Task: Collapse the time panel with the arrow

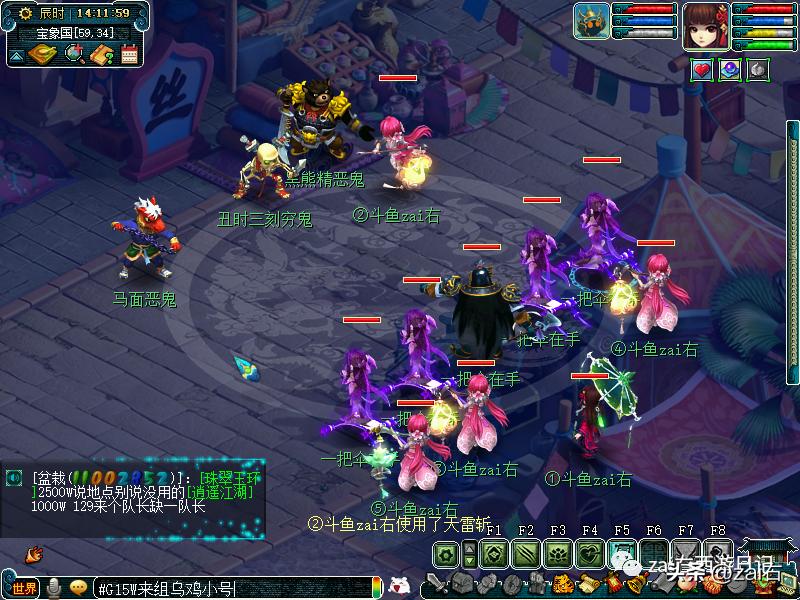Action: [x=16, y=55]
